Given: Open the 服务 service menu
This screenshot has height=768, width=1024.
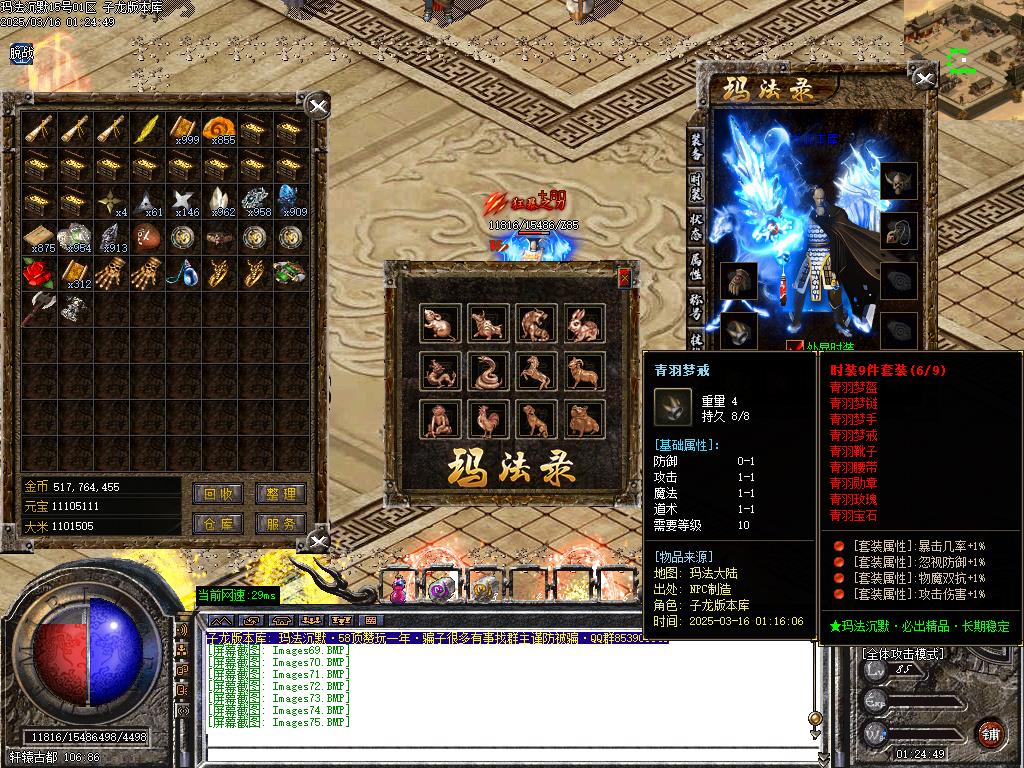Looking at the screenshot, I should click(x=281, y=523).
